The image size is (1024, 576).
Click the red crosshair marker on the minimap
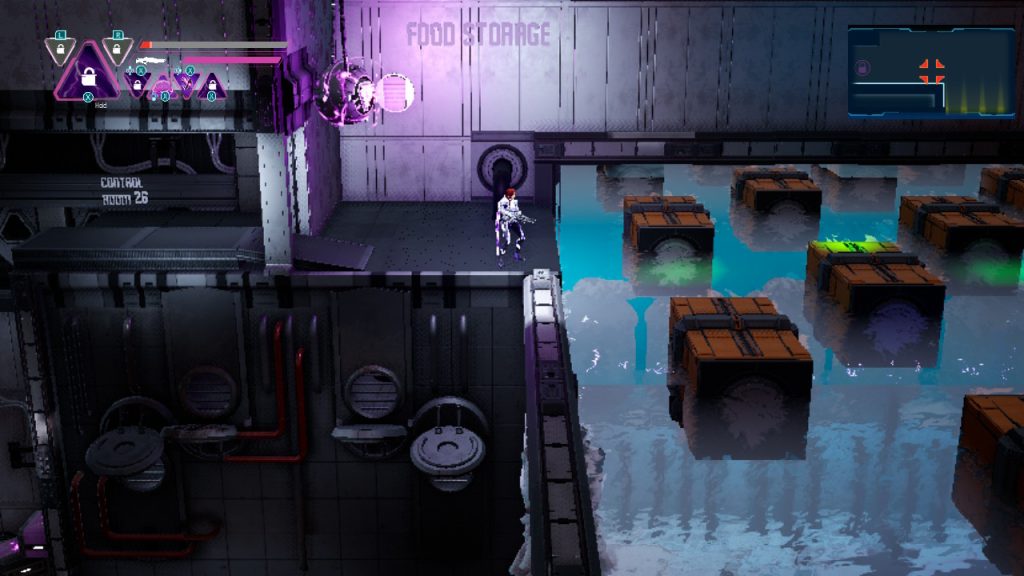[x=932, y=70]
